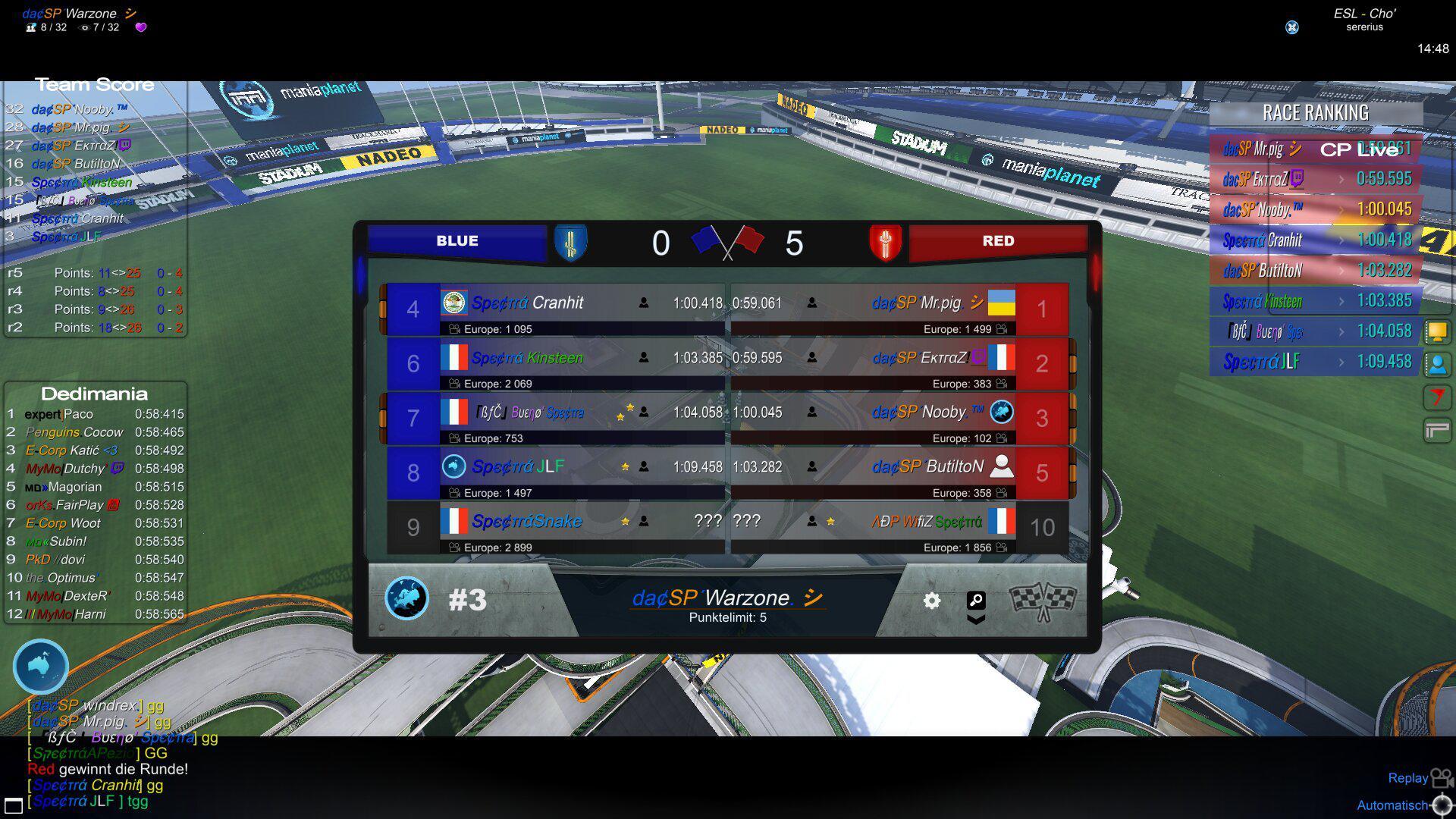Switch the Automatisch camera mode
The height and width of the screenshot is (819, 1456).
[x=1442, y=805]
